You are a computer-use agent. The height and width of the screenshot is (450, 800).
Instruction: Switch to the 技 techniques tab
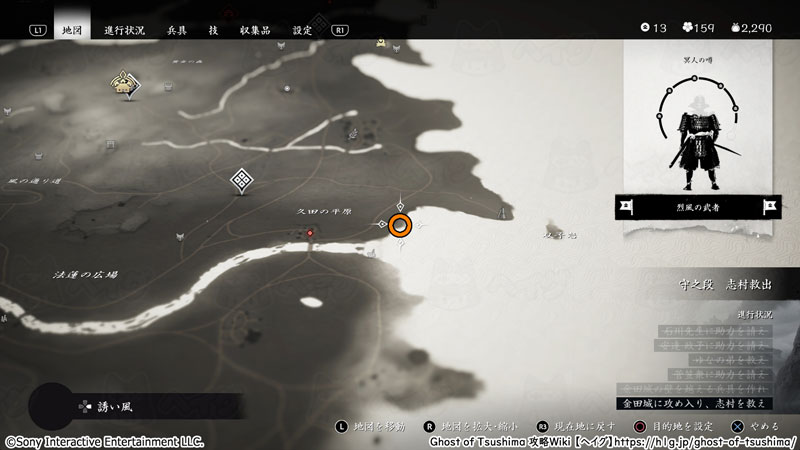click(213, 30)
